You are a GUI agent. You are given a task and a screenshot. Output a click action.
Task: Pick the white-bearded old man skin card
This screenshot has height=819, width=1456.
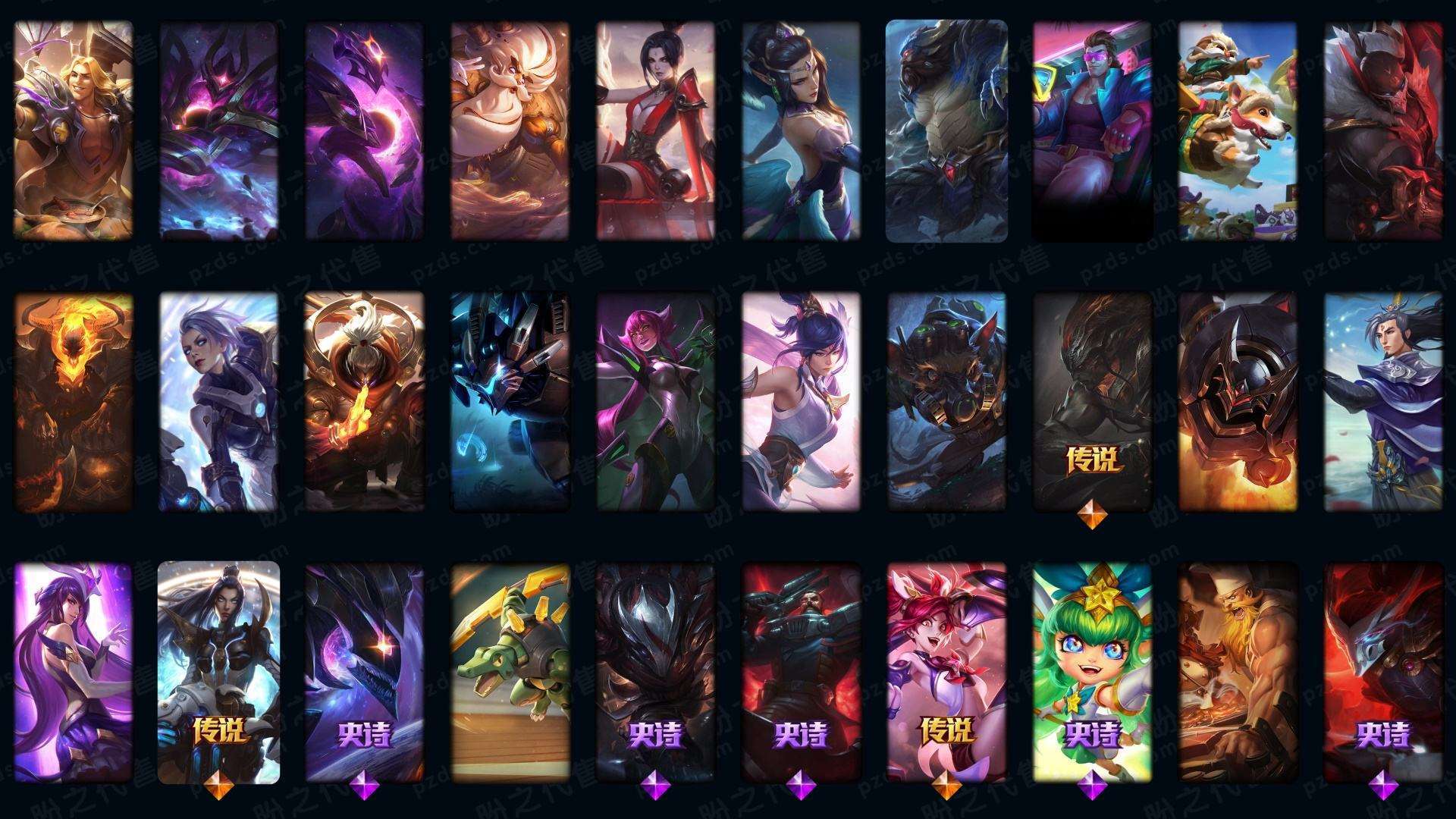click(x=510, y=130)
